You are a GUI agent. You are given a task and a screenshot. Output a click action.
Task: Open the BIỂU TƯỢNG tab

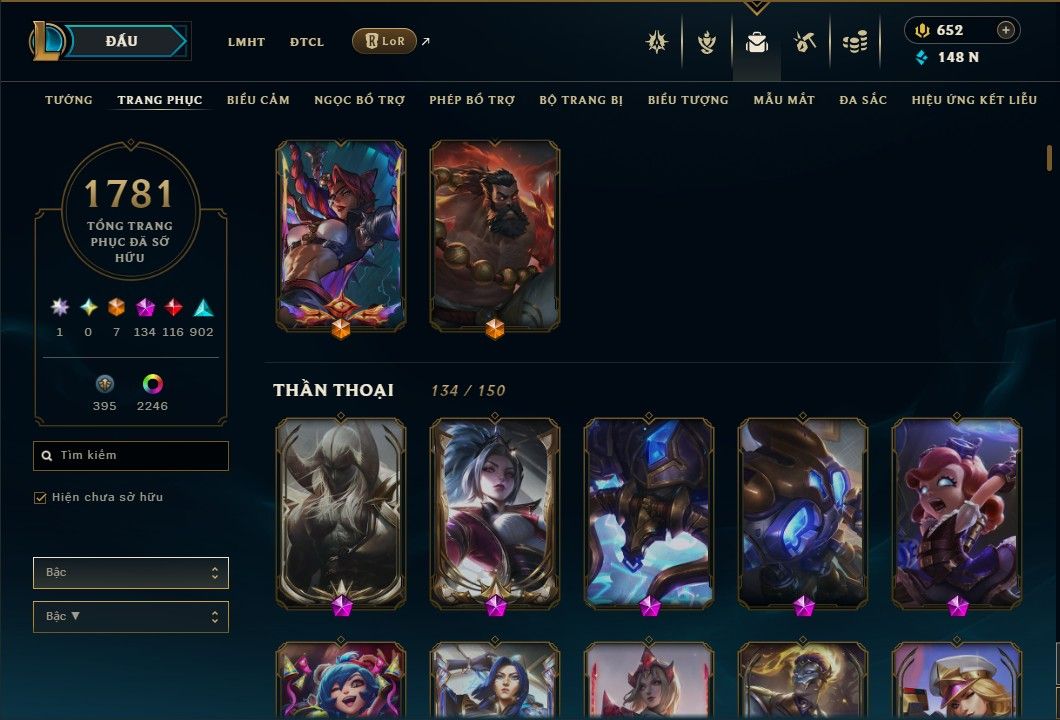[x=688, y=100]
